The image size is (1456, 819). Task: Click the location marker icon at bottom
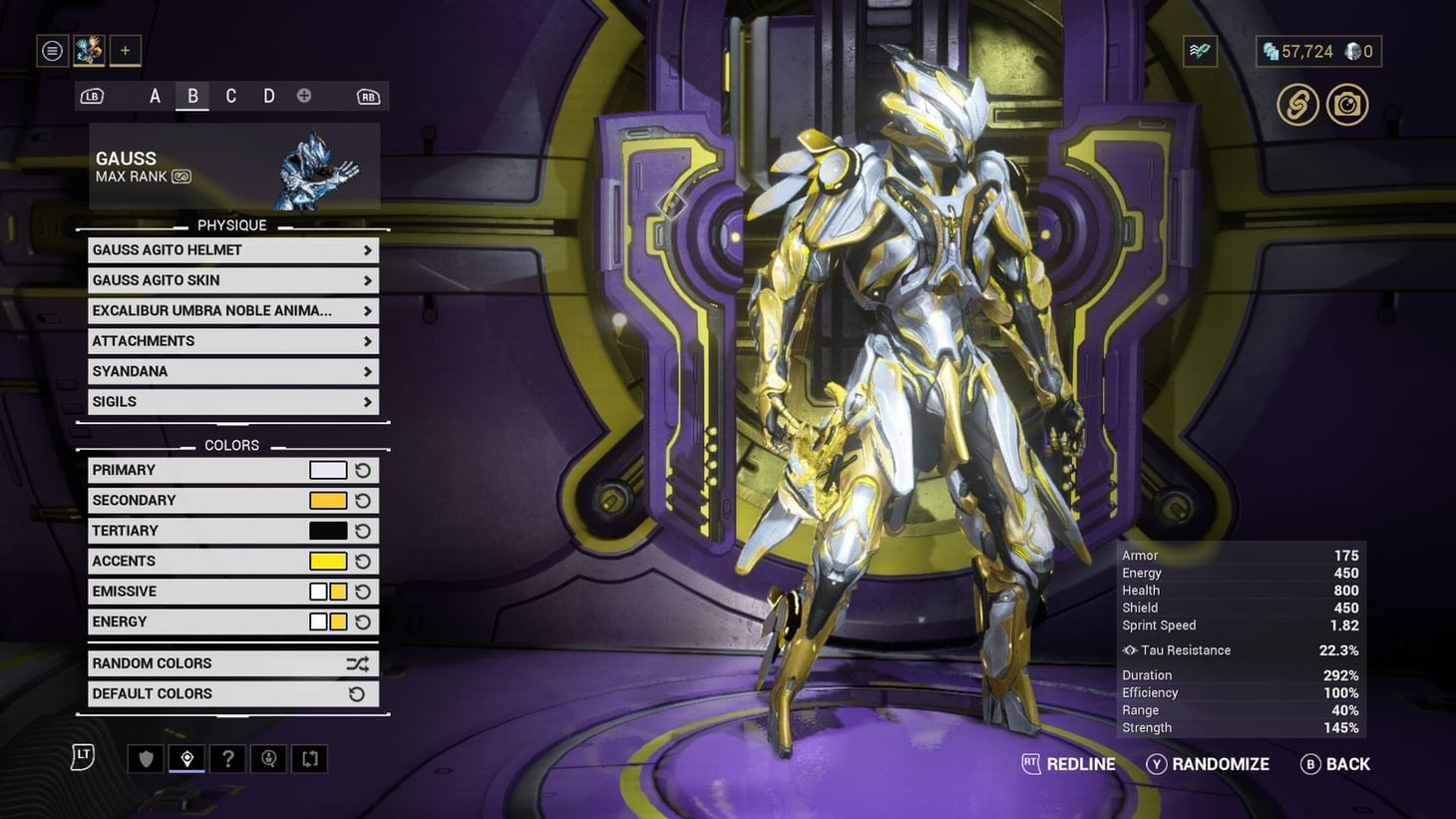(x=186, y=758)
